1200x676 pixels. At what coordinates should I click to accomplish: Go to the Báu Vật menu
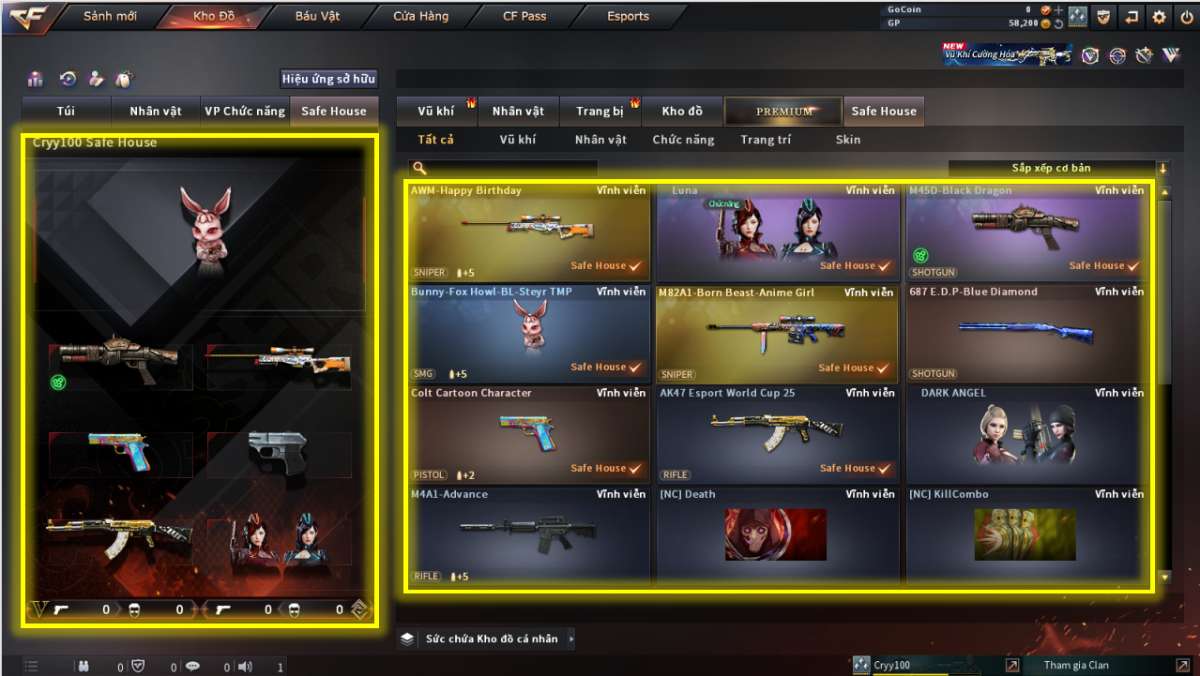317,17
